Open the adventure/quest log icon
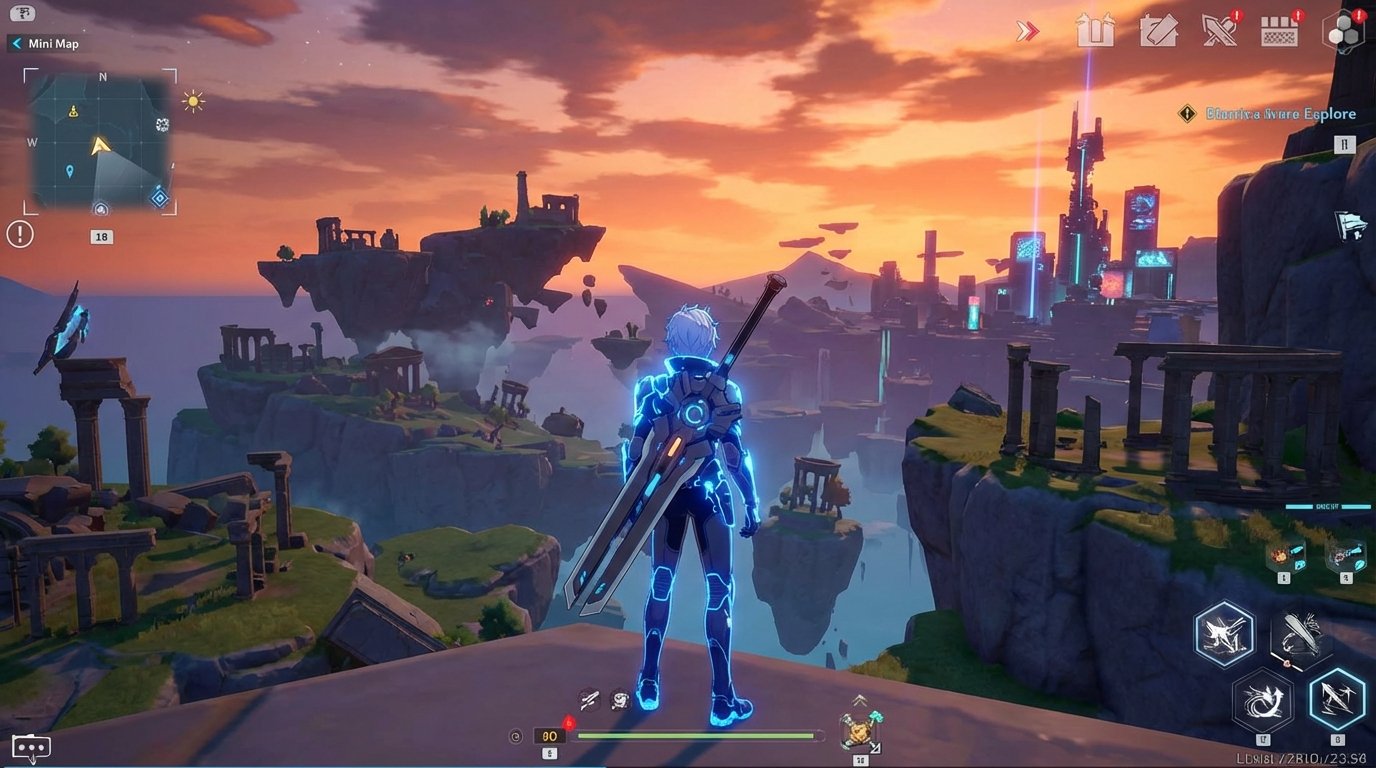 (1160, 31)
